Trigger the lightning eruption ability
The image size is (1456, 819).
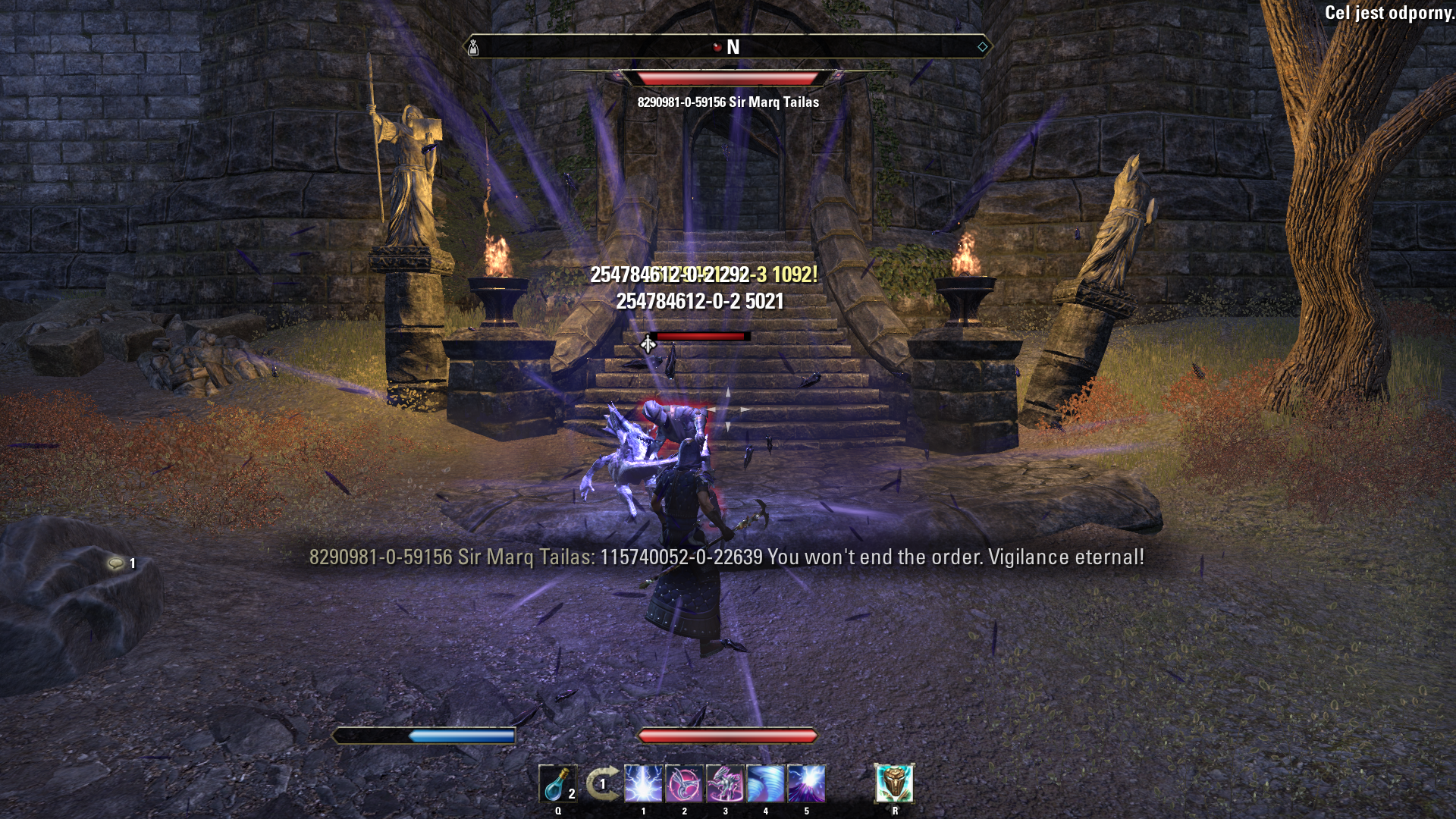(x=806, y=784)
